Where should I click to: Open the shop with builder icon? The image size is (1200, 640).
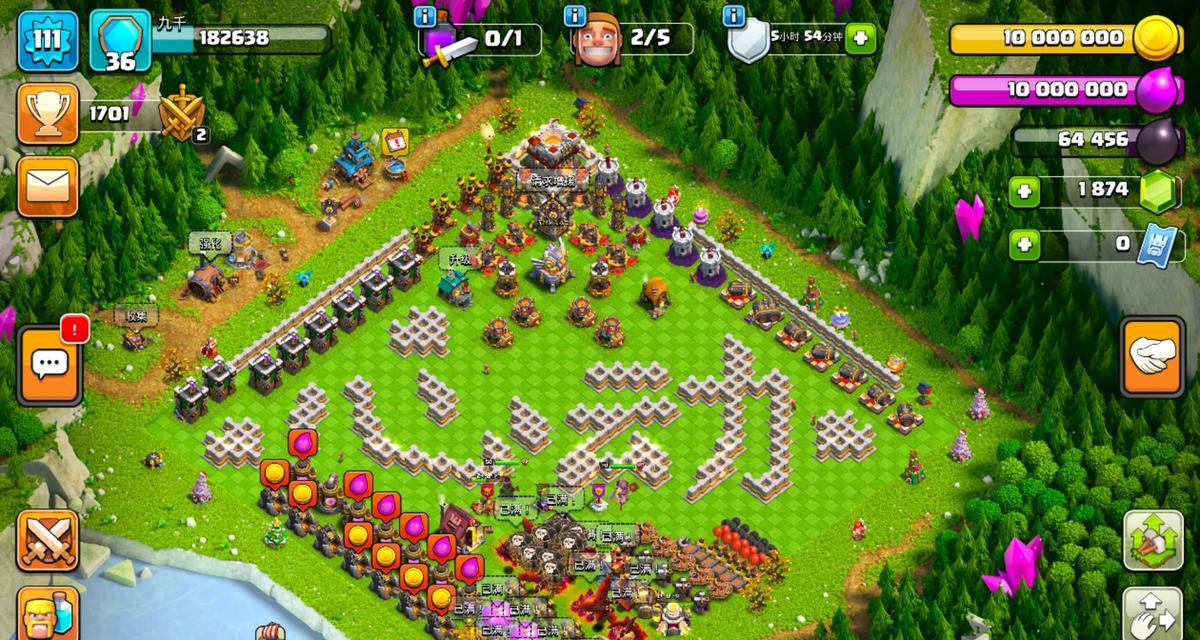click(48, 612)
